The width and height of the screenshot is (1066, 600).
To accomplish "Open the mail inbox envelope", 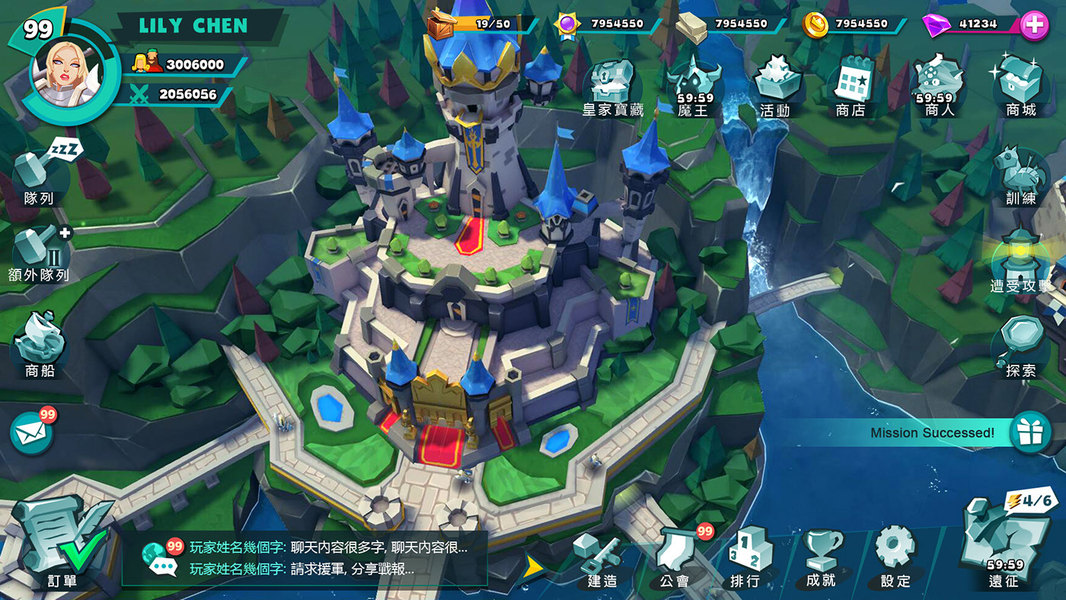I will [31, 433].
